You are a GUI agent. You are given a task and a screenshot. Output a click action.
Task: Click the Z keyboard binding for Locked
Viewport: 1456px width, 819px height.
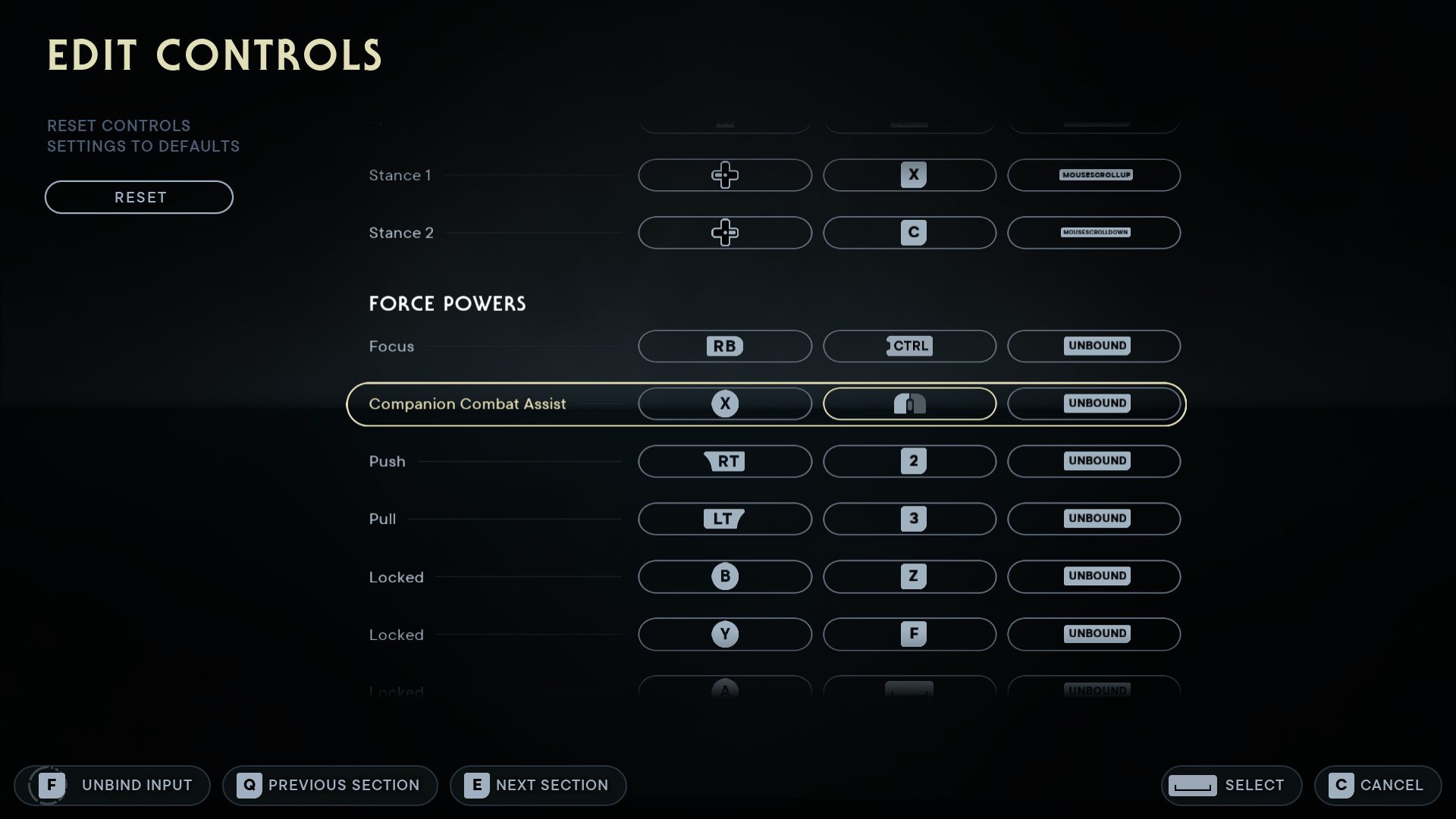909,576
